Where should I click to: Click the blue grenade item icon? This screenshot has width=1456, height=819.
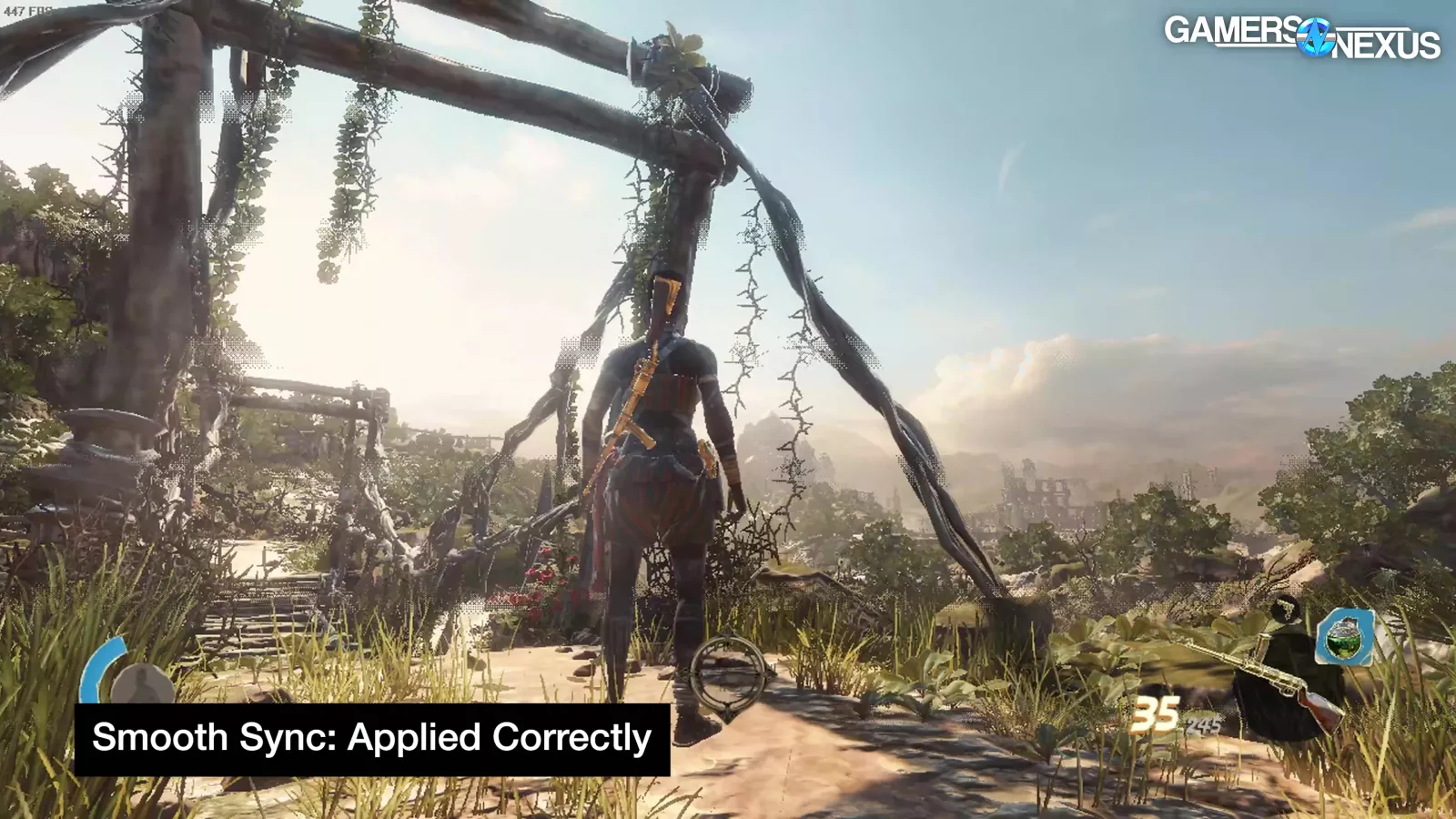click(x=1344, y=637)
